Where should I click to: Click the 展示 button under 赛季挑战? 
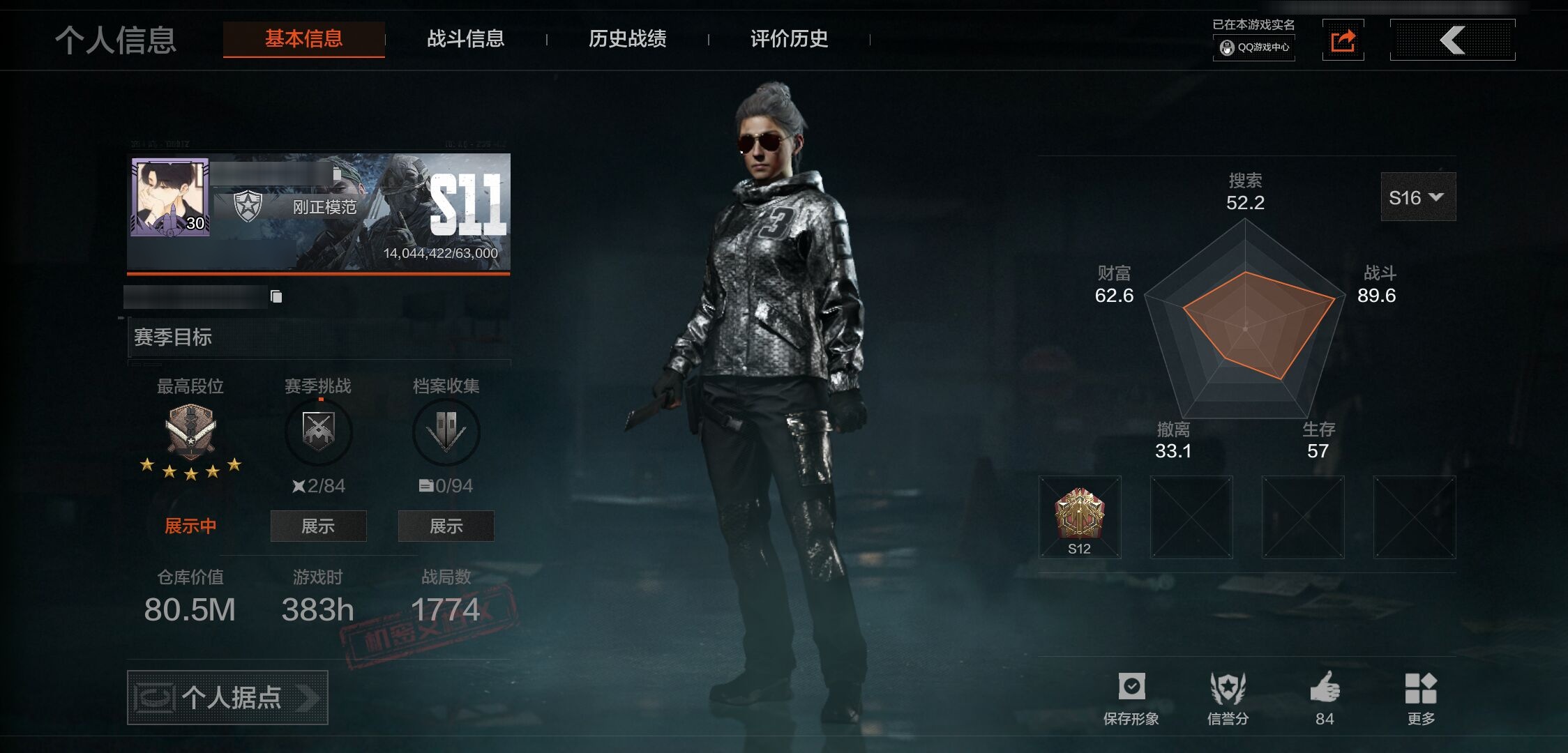(318, 526)
